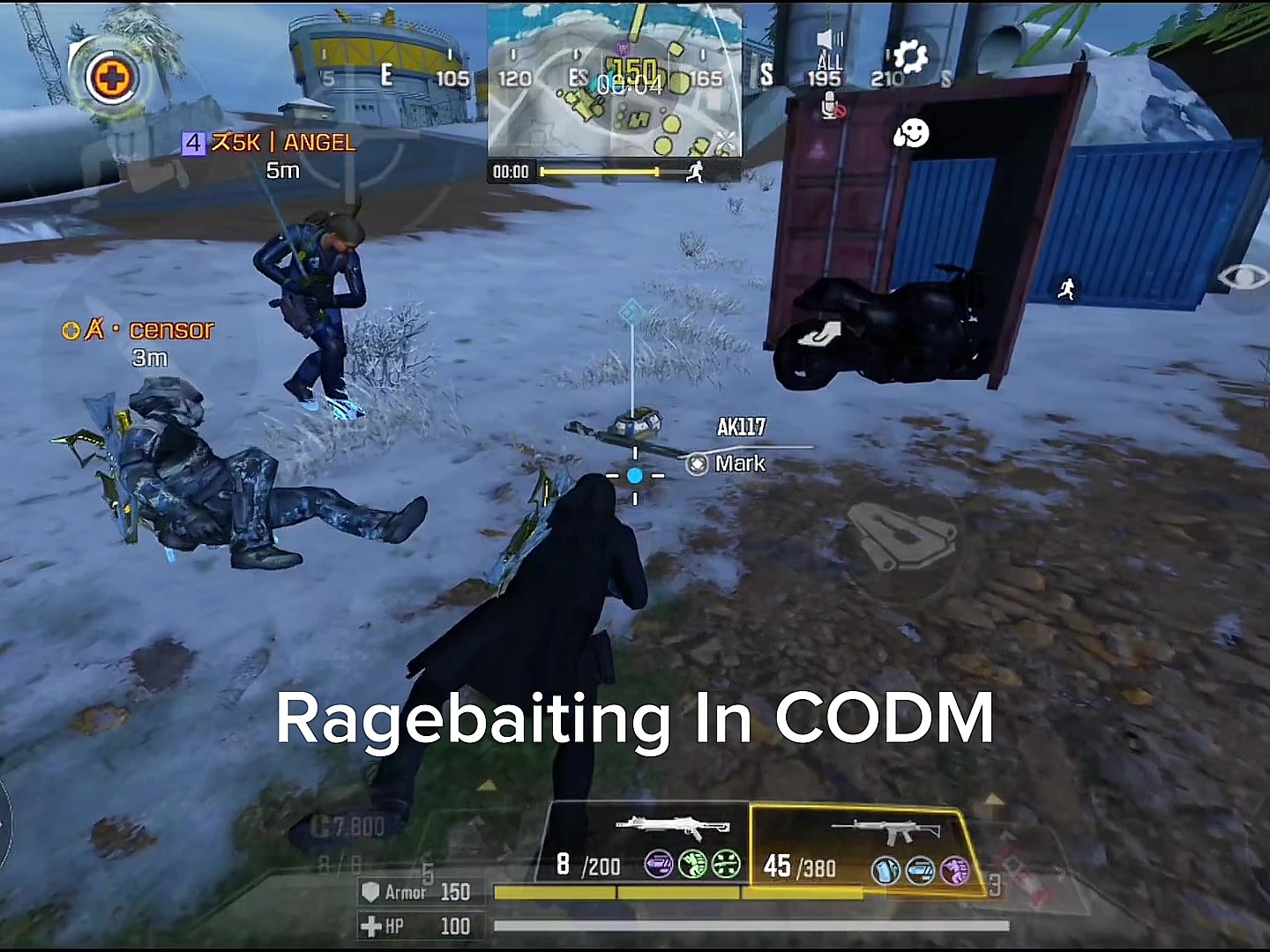The height and width of the screenshot is (952, 1270).
Task: Switch to the weapon with 8/200 ammo
Action: [x=645, y=843]
